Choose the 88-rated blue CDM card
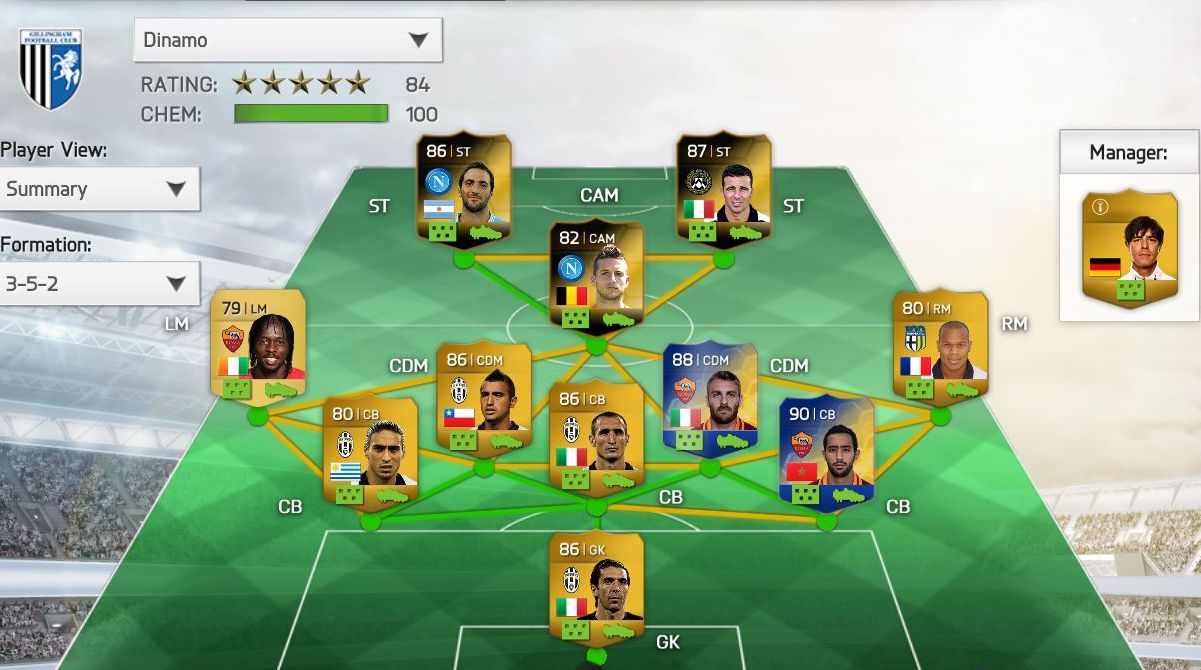The height and width of the screenshot is (670, 1201). point(710,399)
